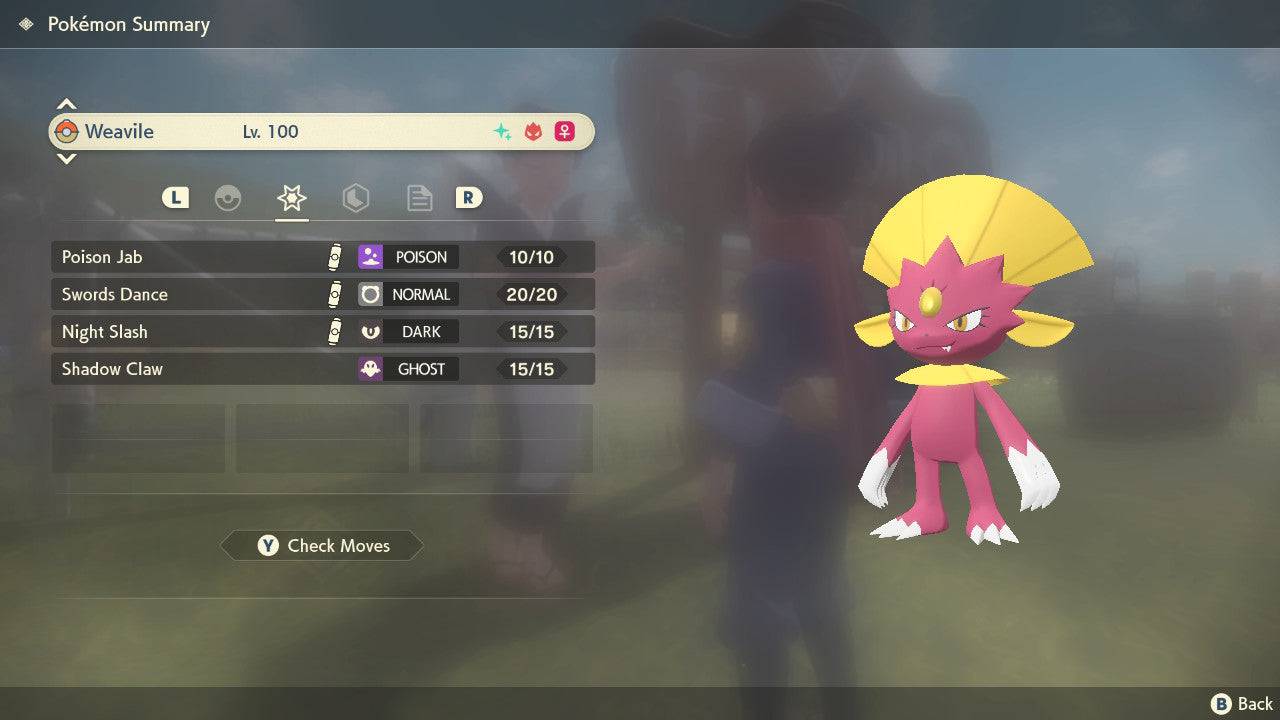The image size is (1280, 720).
Task: Select the Weavile name bar
Action: click(x=322, y=131)
